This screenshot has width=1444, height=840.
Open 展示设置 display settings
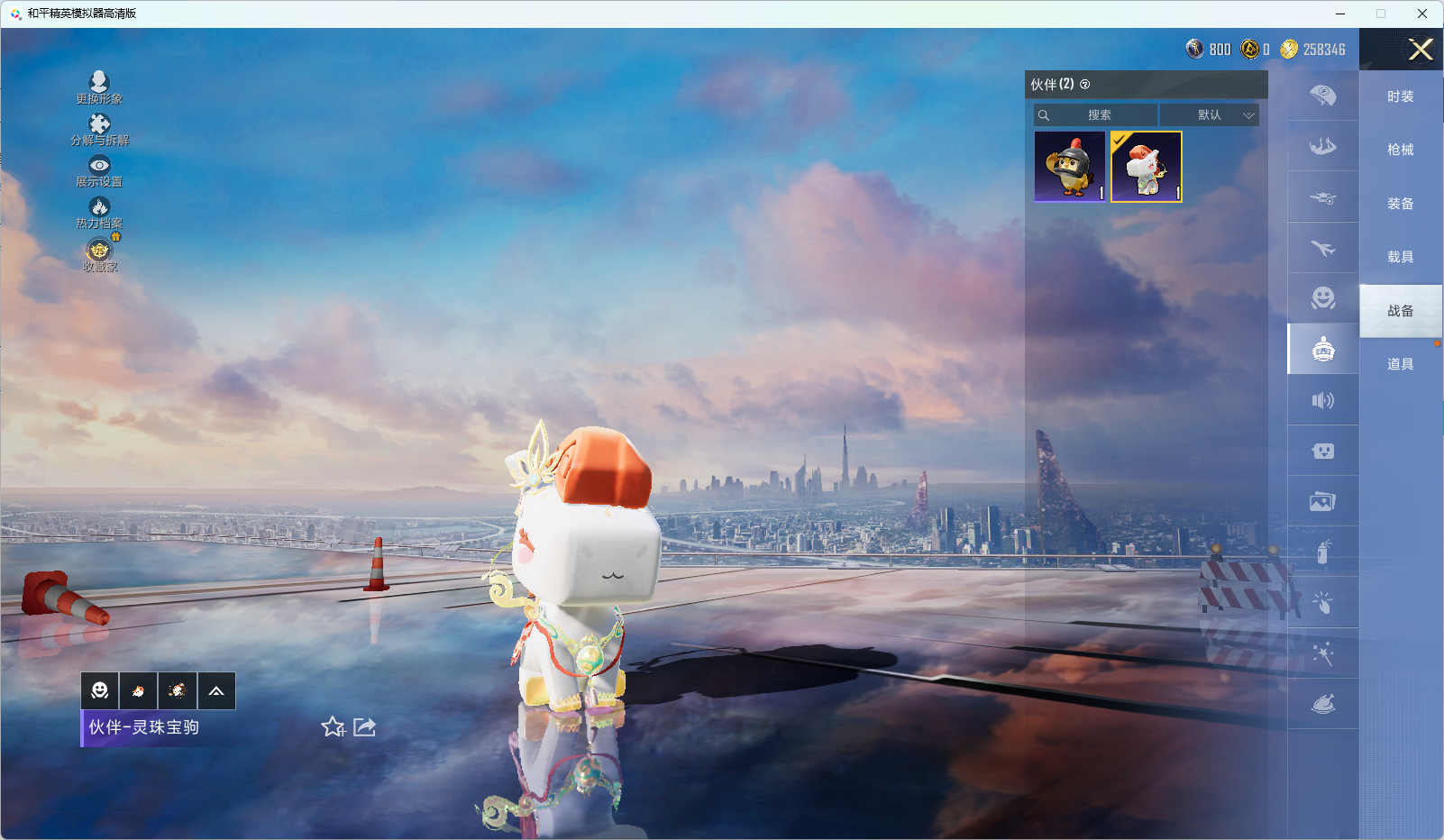99,170
